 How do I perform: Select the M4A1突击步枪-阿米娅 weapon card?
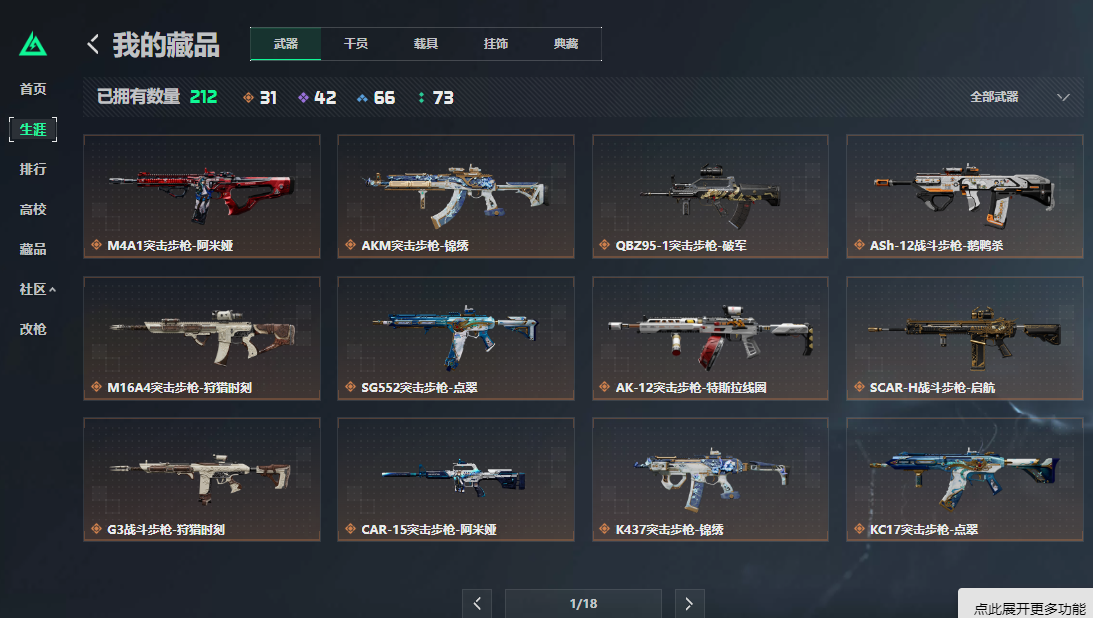(x=202, y=196)
